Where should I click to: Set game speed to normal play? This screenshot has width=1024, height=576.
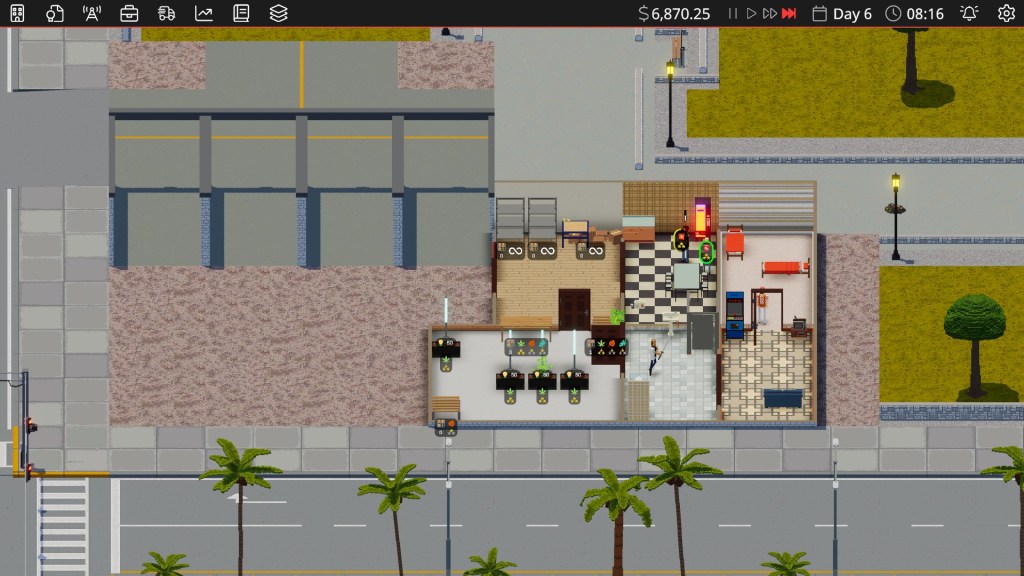(750, 13)
